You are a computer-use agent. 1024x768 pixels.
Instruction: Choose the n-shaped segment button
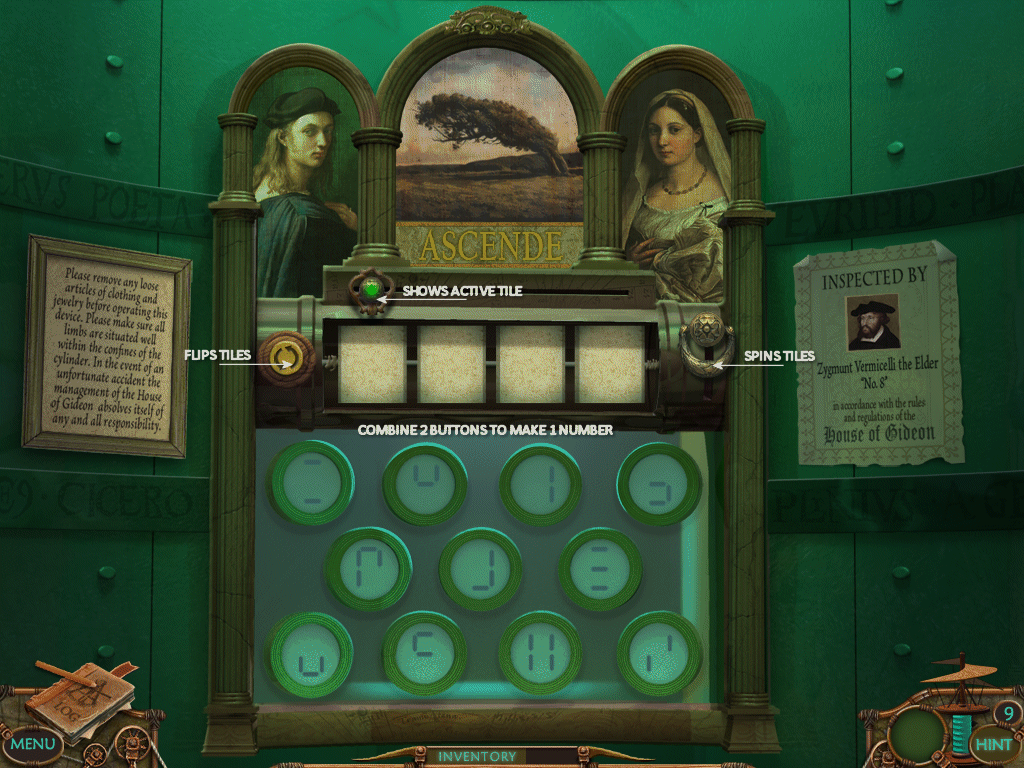pos(369,569)
